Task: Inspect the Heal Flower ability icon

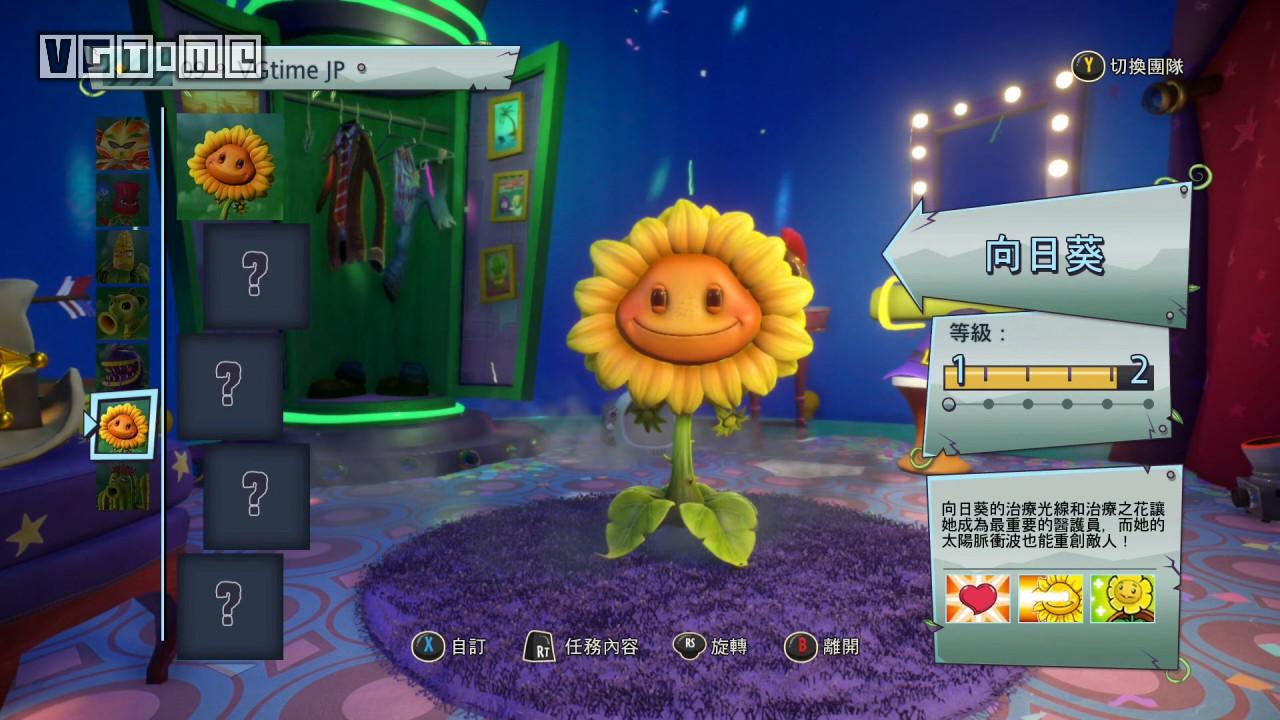Action: coord(1122,599)
